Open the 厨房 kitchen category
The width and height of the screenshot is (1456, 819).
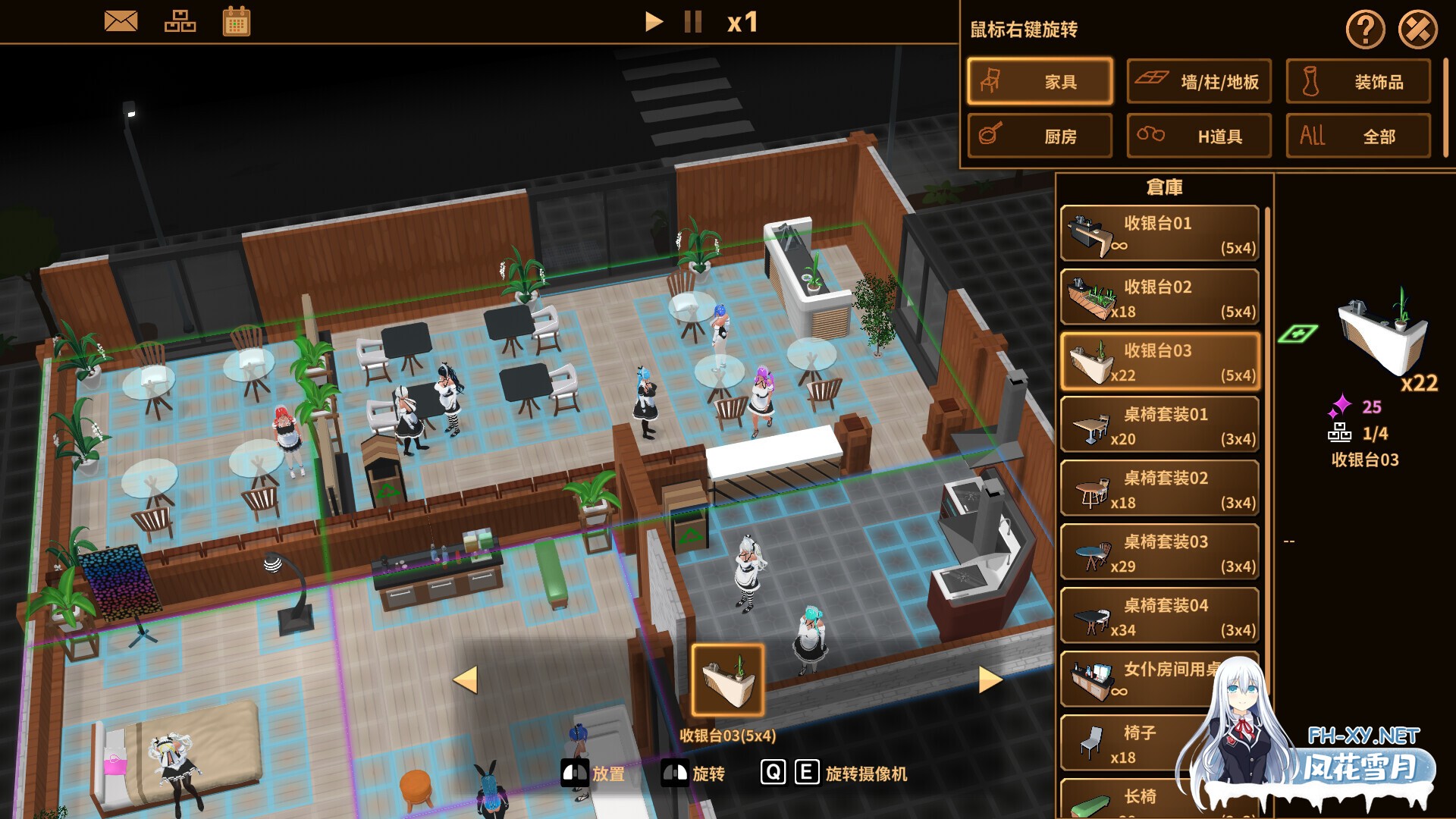tap(1040, 136)
